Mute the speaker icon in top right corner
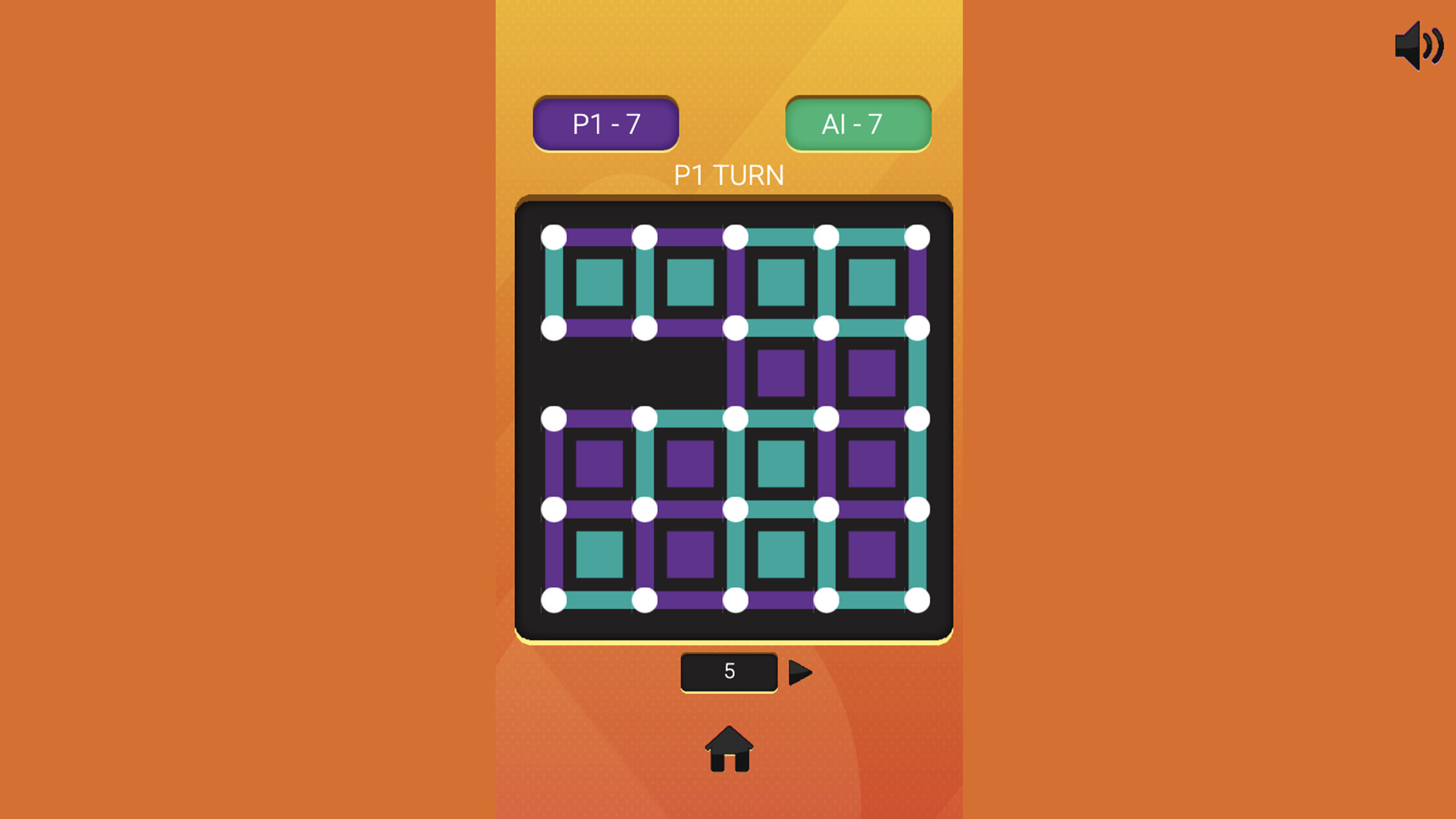Image resolution: width=1456 pixels, height=819 pixels. [1419, 47]
